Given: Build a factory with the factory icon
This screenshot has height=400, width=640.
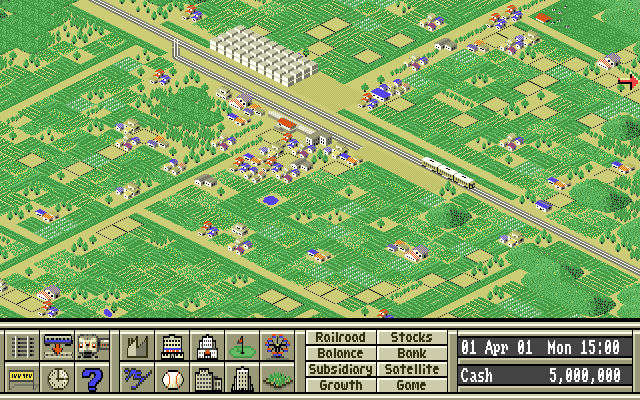Looking at the screenshot, I should [137, 347].
